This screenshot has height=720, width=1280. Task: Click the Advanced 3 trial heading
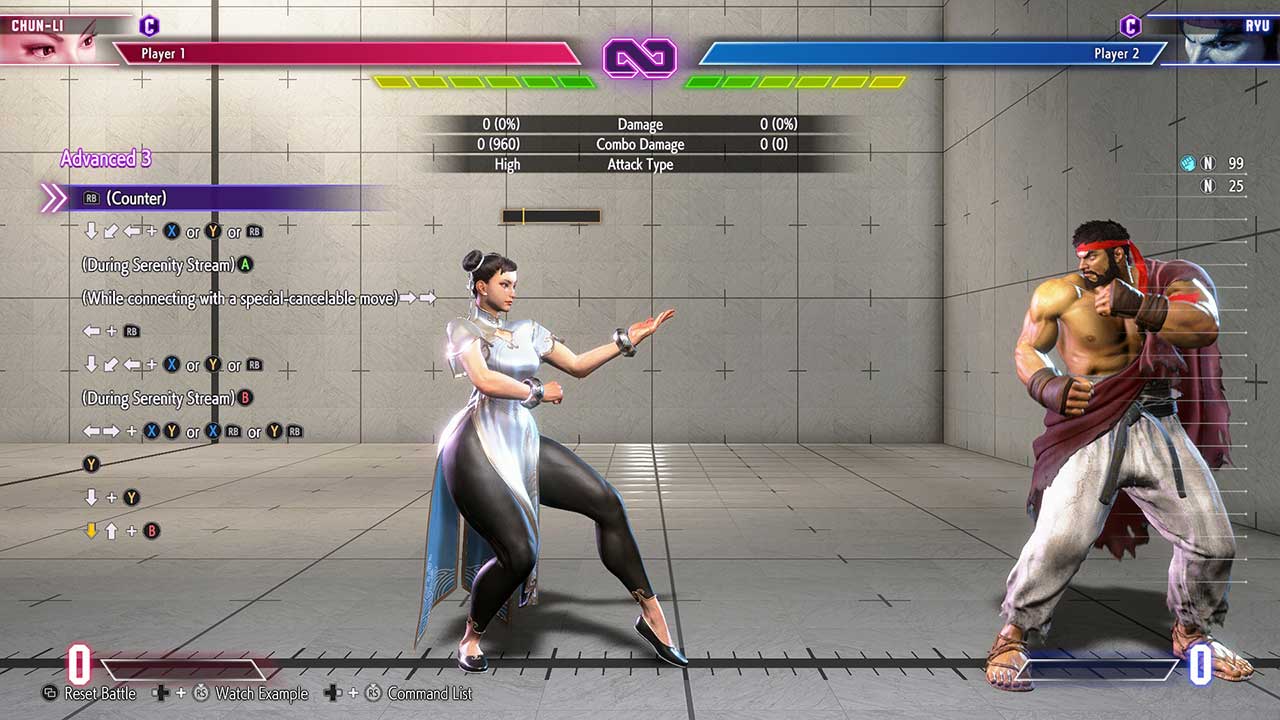(x=105, y=158)
